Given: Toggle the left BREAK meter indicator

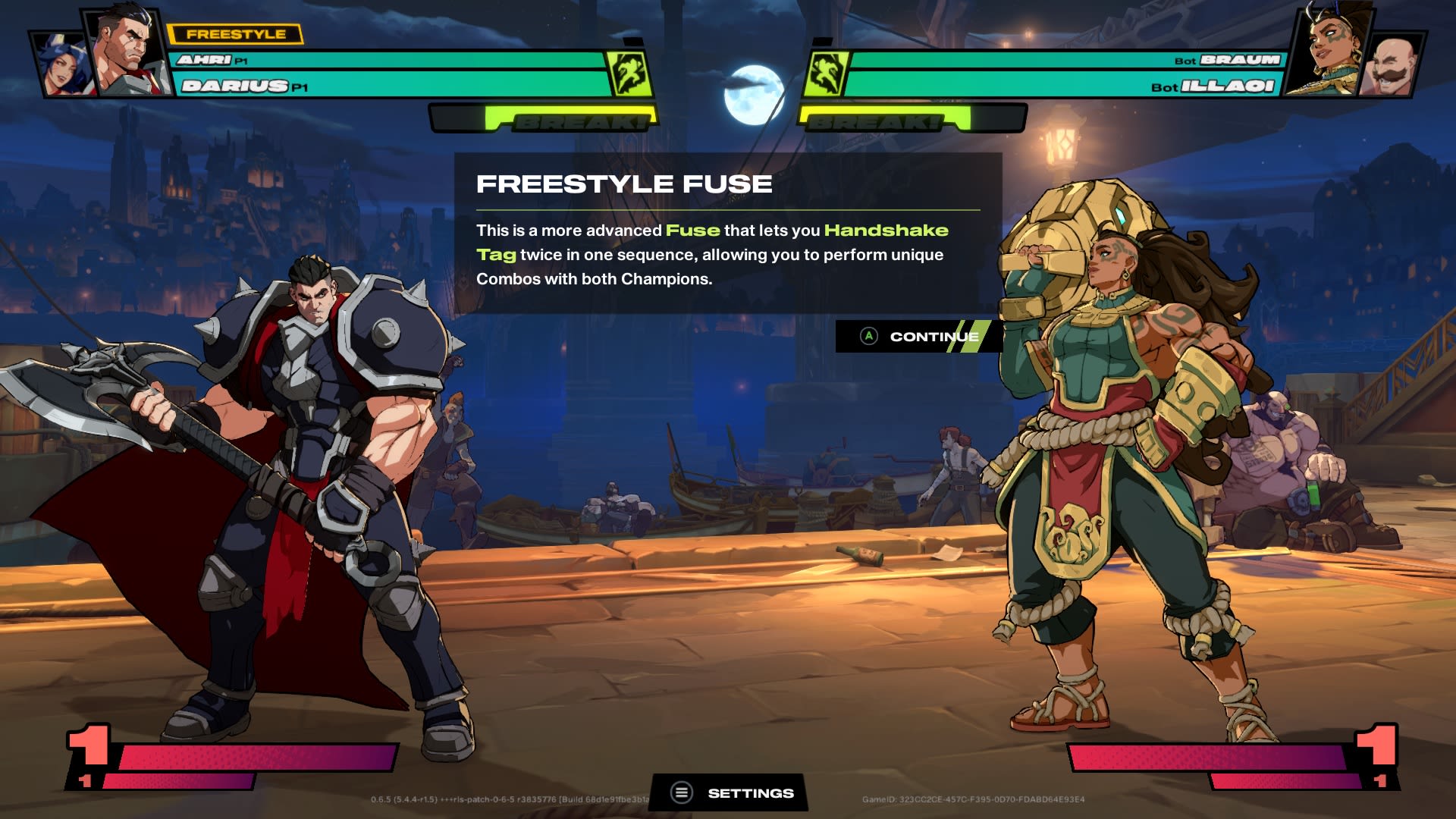Looking at the screenshot, I should pos(546,119).
